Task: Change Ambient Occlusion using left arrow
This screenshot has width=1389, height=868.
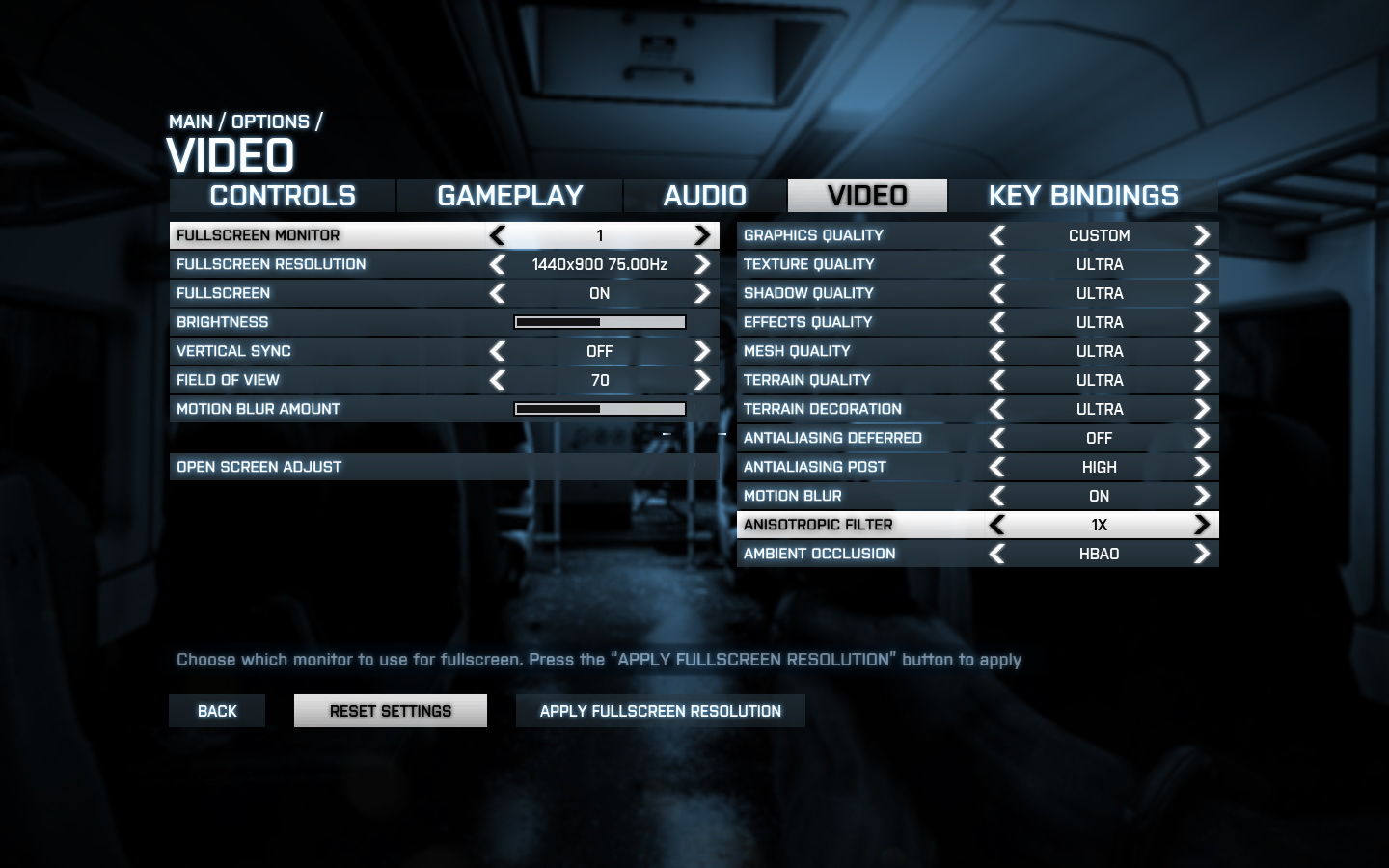Action: pos(997,554)
